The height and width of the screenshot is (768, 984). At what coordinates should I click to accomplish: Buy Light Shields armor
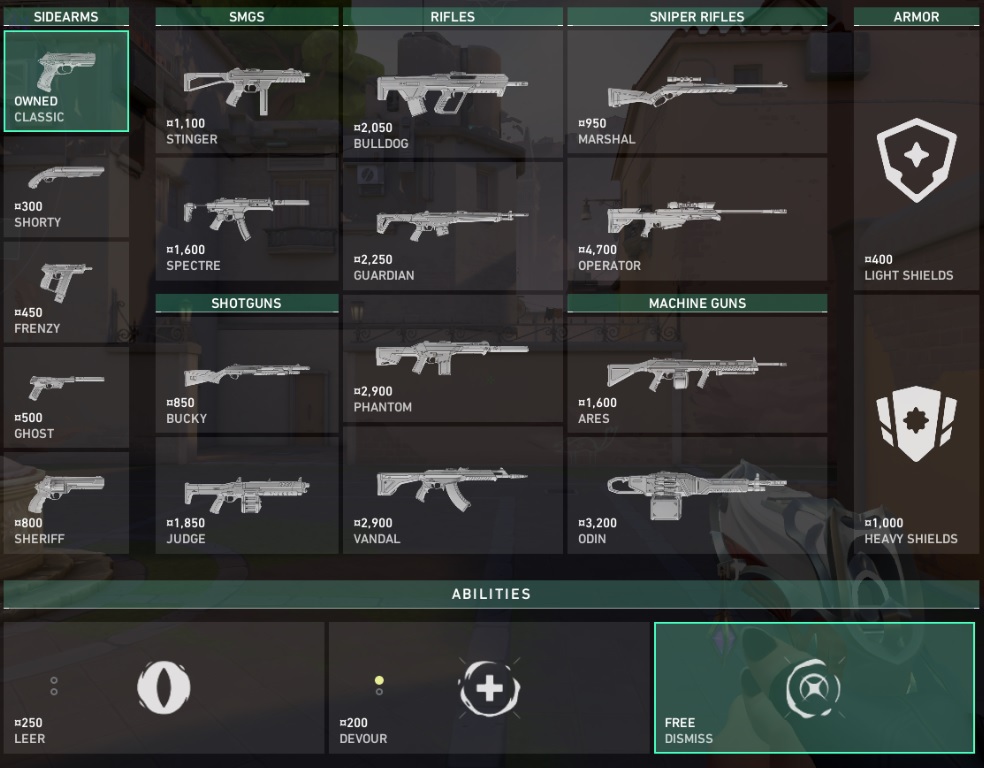click(916, 160)
